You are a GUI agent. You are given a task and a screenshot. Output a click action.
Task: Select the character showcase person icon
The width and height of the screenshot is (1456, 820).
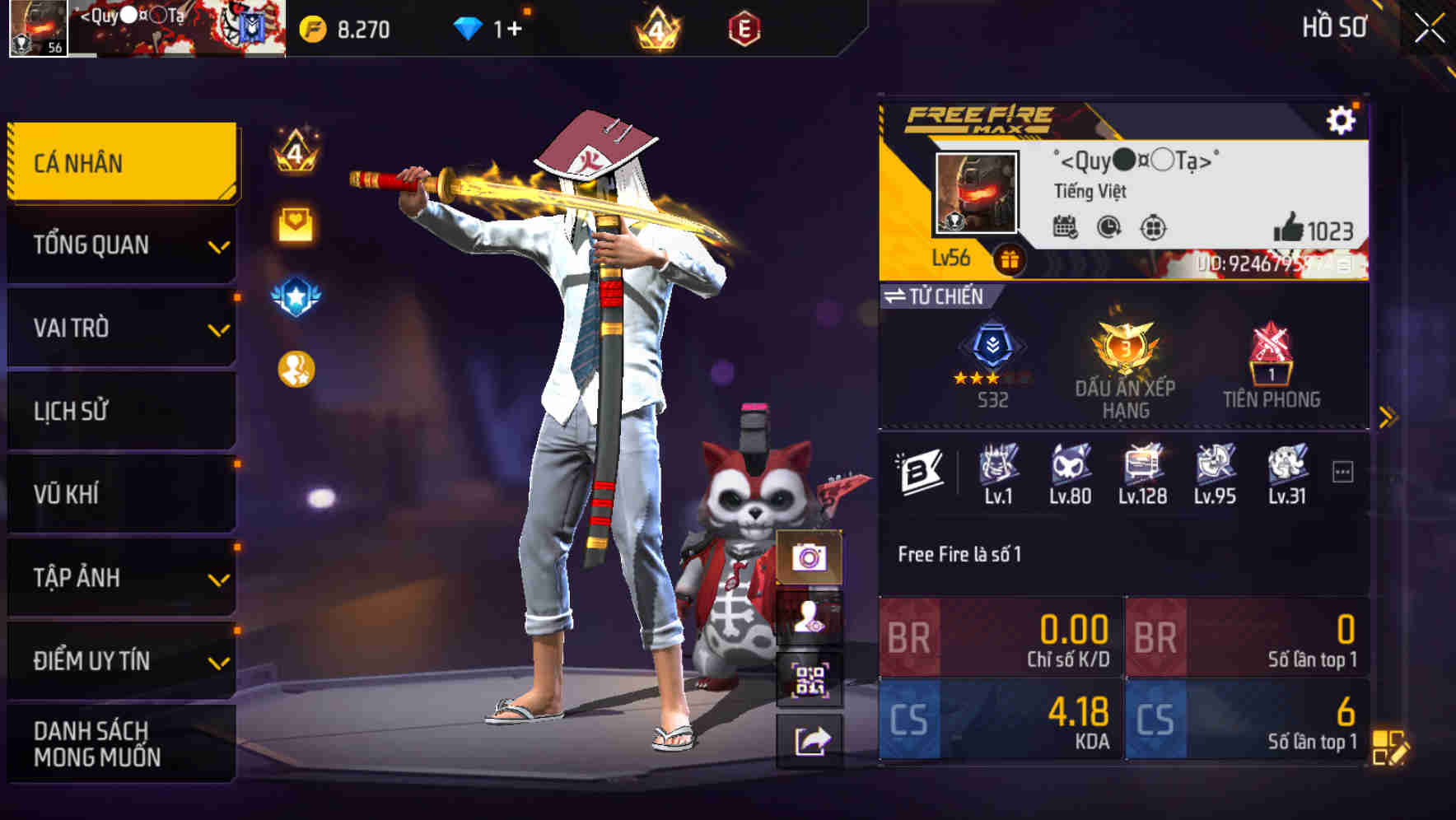click(x=810, y=619)
